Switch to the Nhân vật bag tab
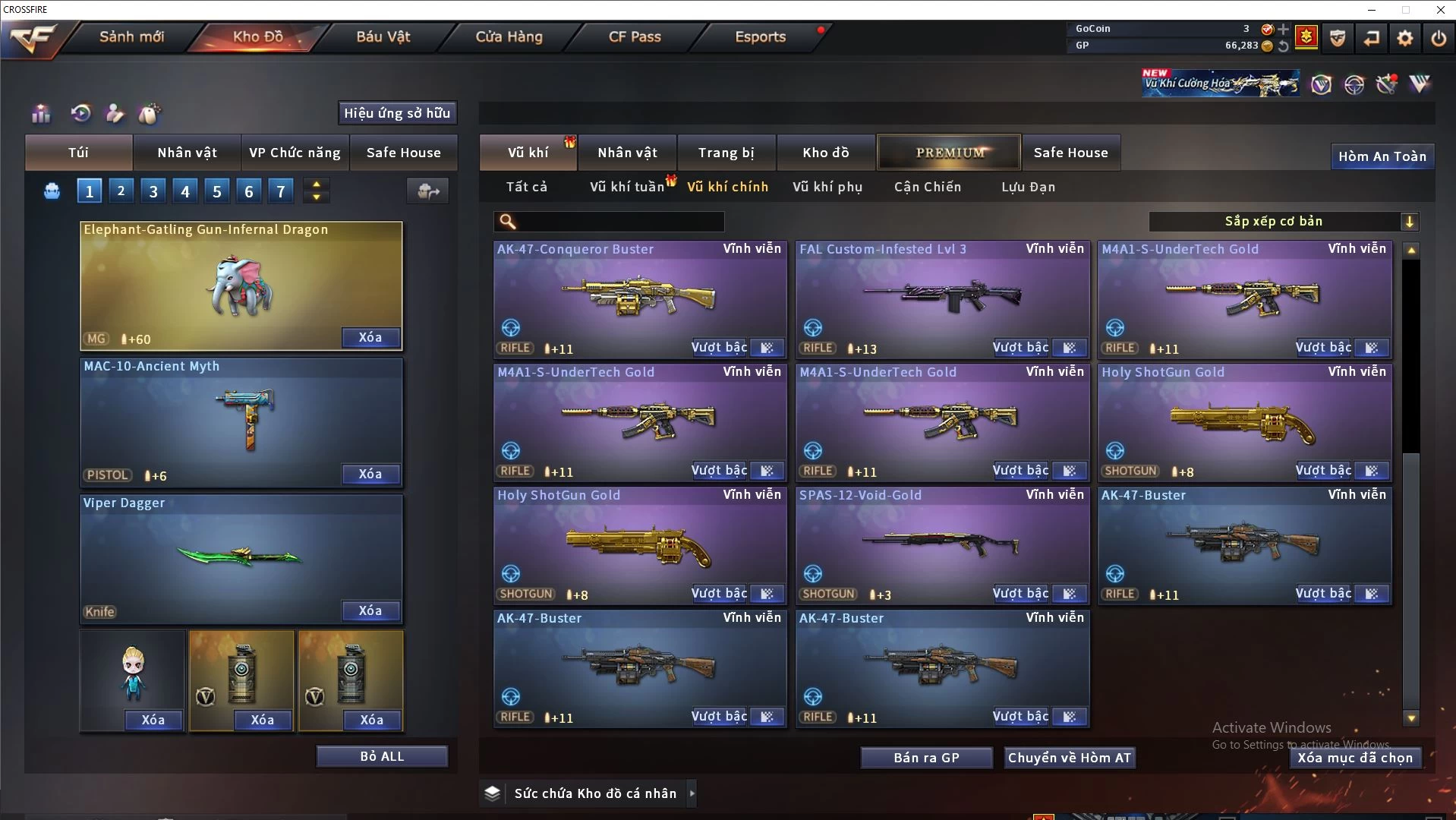The height and width of the screenshot is (820, 1456). [187, 153]
